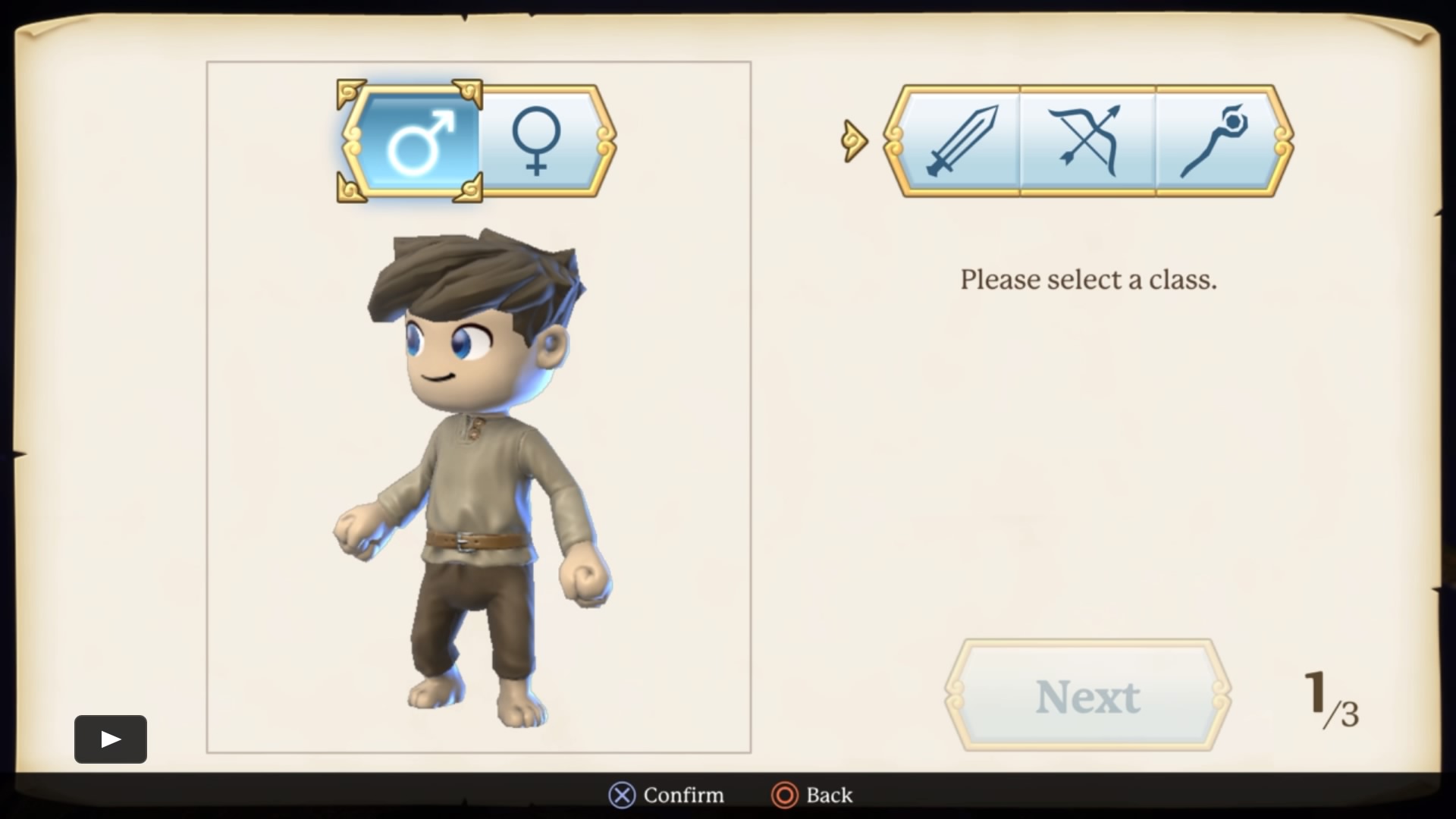Choose the female gender symbol
Image resolution: width=1456 pixels, height=819 pixels.
pyautogui.click(x=537, y=141)
